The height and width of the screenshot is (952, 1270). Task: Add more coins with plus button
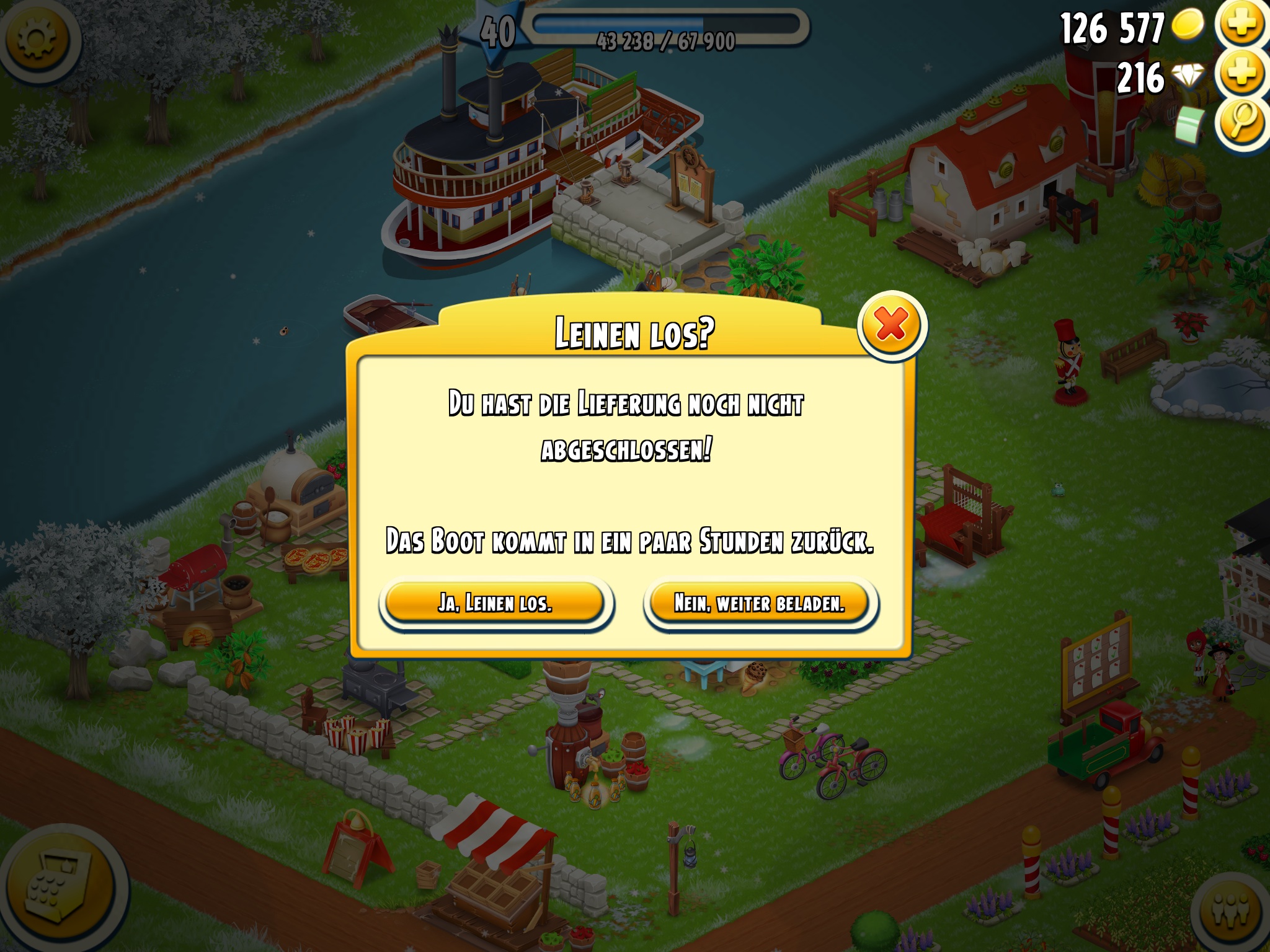click(1242, 25)
